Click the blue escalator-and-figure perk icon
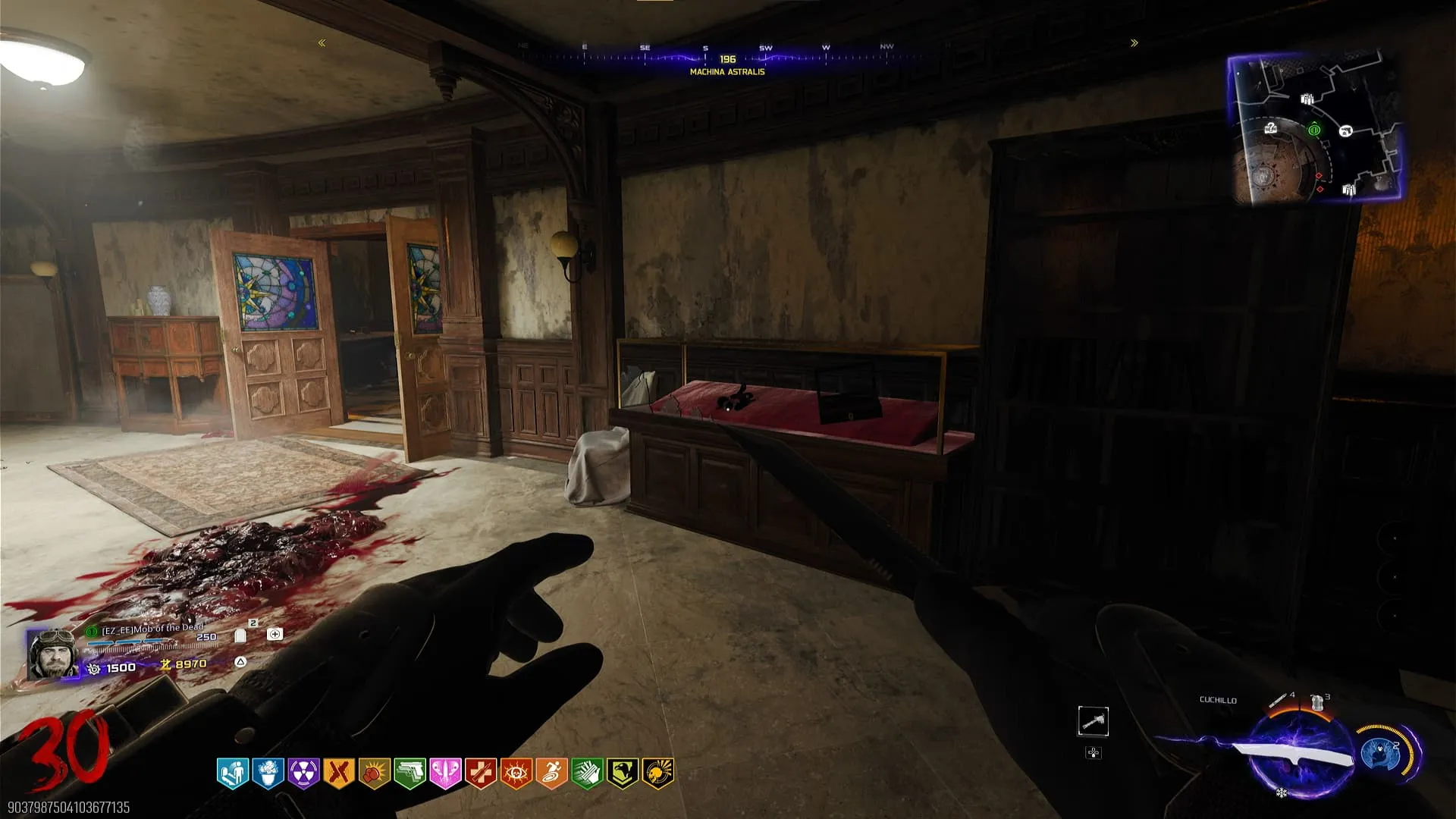 point(233,773)
